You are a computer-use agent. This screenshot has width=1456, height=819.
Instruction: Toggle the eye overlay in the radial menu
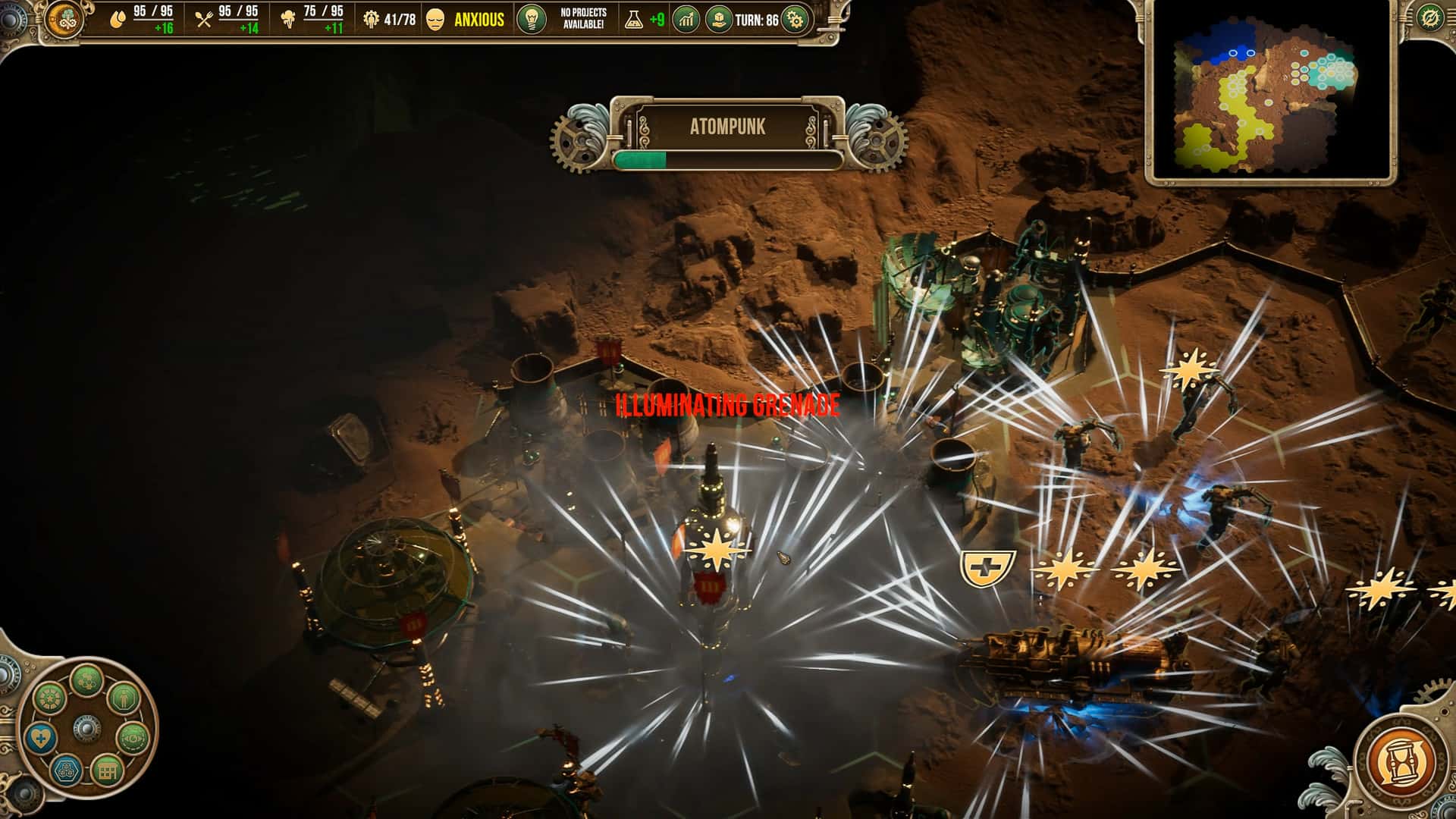[x=133, y=739]
